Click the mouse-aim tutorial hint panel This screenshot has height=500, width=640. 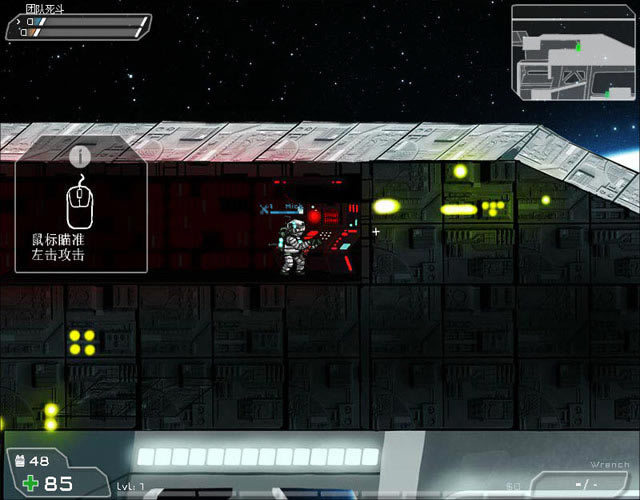[x=82, y=212]
